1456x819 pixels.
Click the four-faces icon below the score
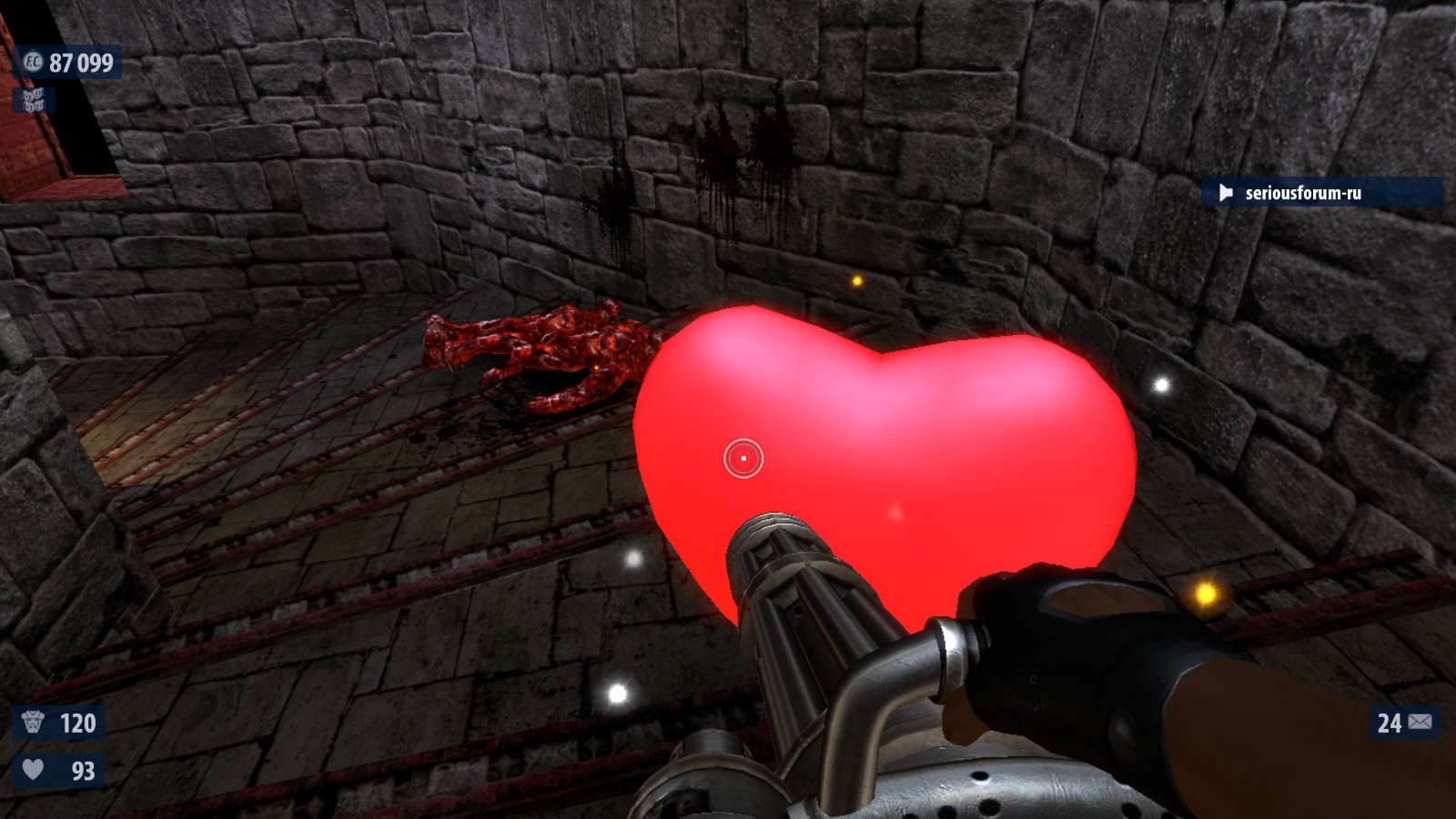click(33, 99)
